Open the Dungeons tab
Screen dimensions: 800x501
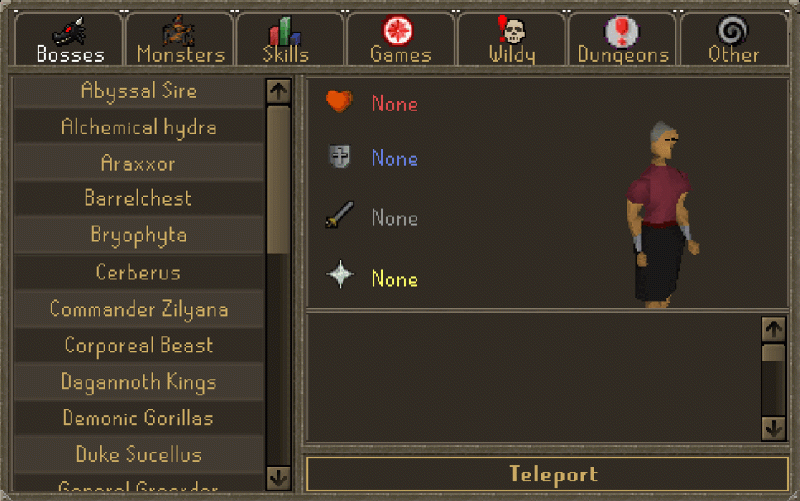pyautogui.click(x=622, y=41)
